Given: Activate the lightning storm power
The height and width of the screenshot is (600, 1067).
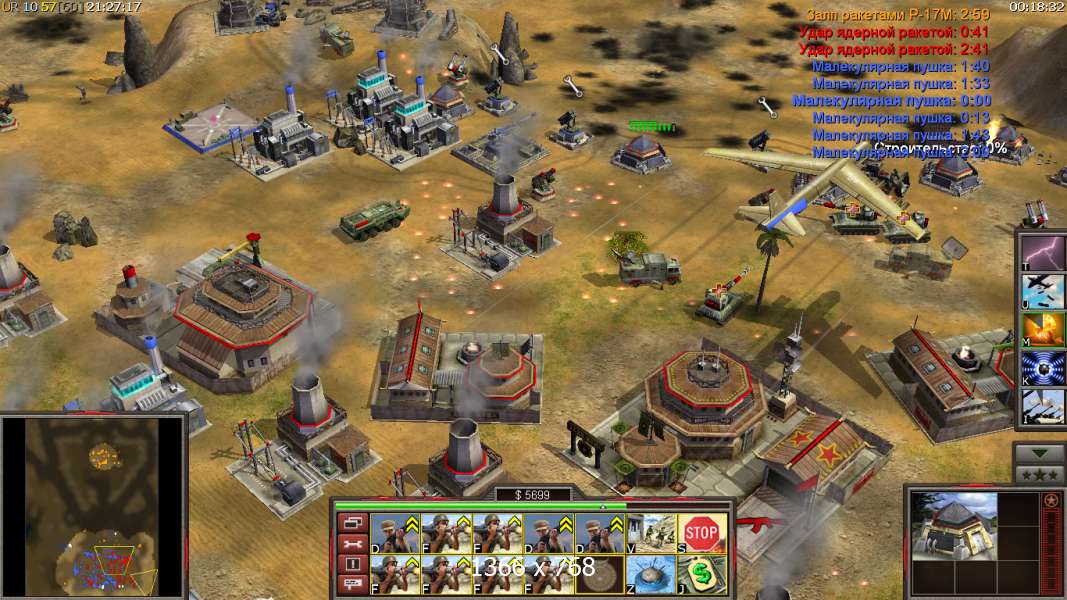Looking at the screenshot, I should pos(1042,250).
